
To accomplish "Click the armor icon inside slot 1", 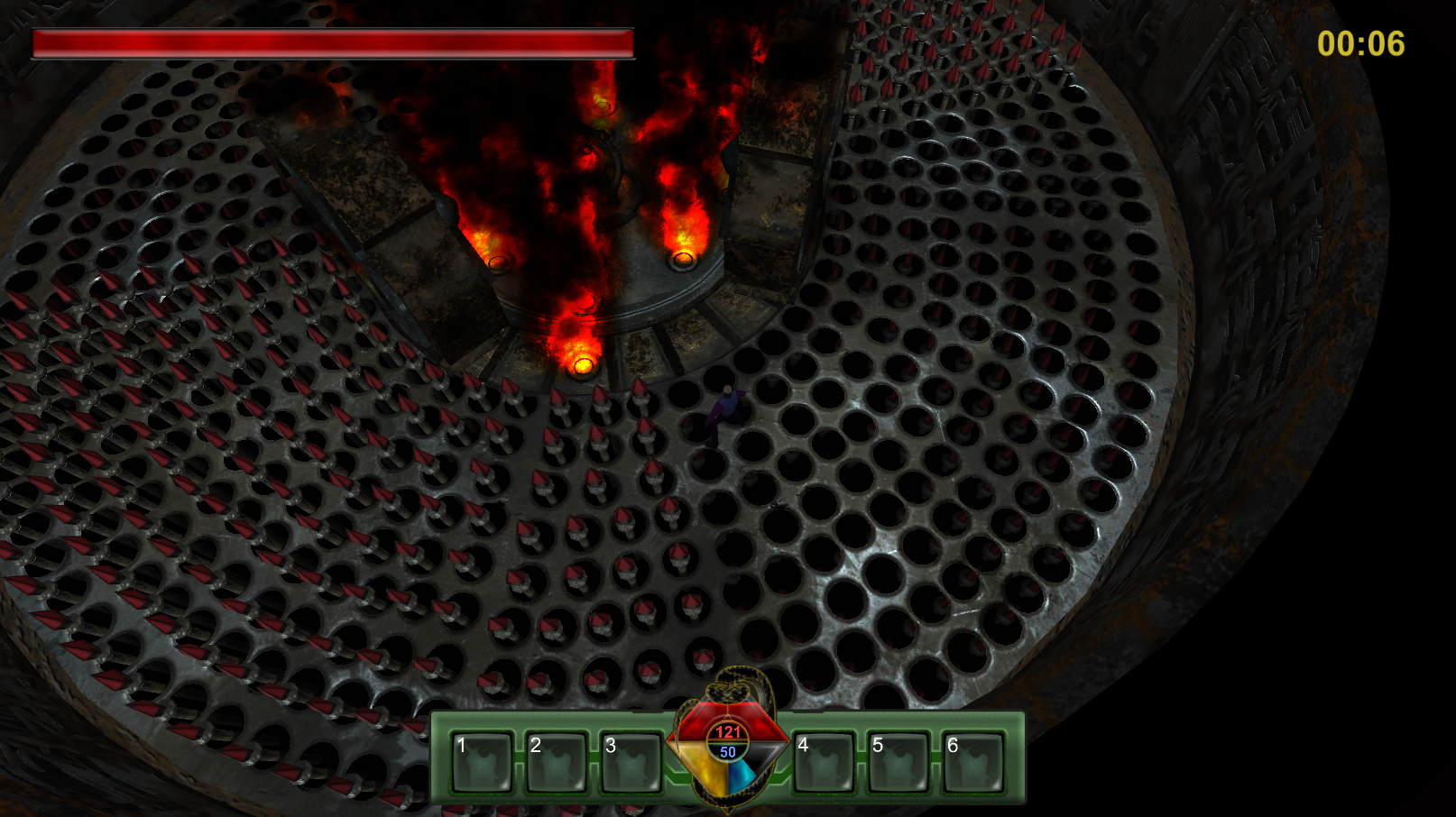I will tap(488, 765).
